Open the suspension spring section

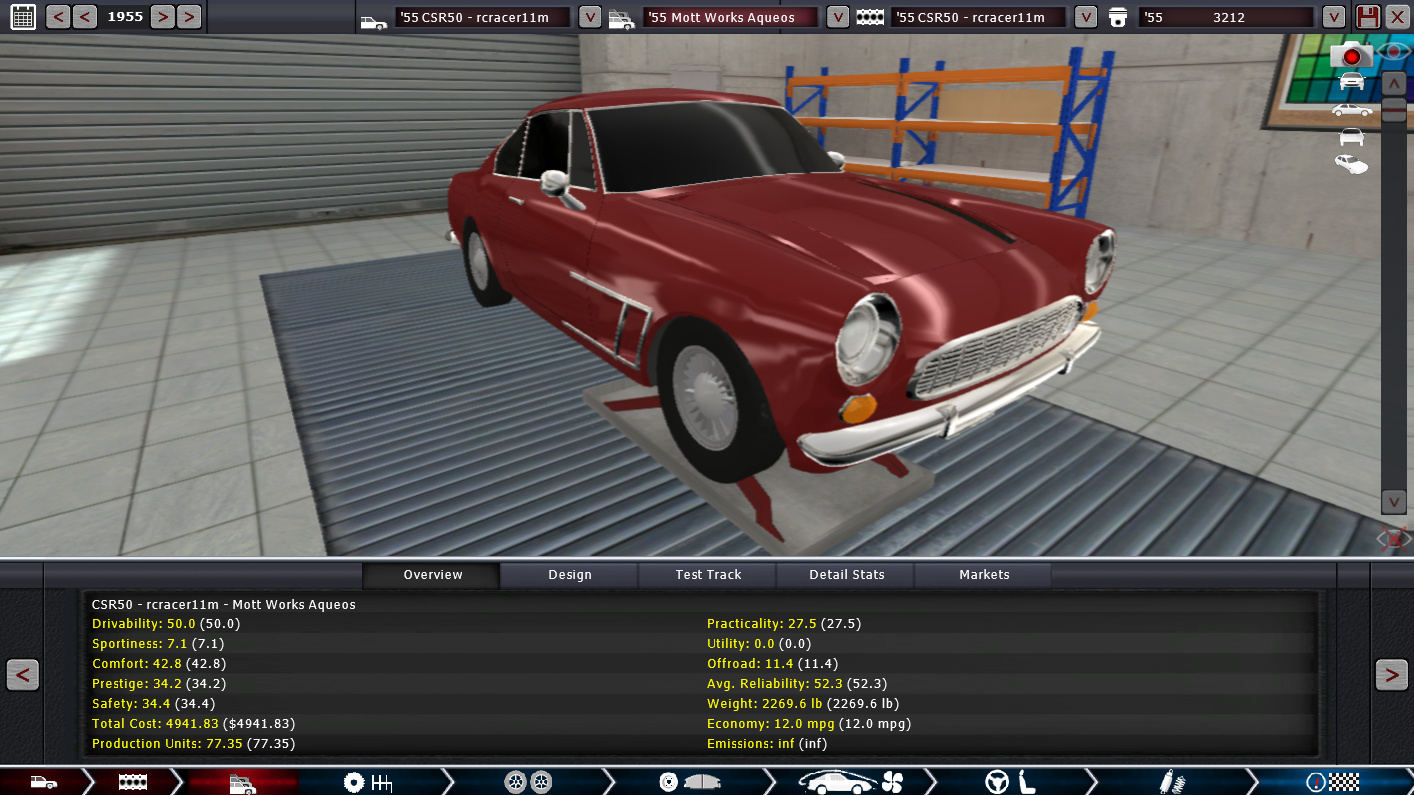click(x=1166, y=782)
